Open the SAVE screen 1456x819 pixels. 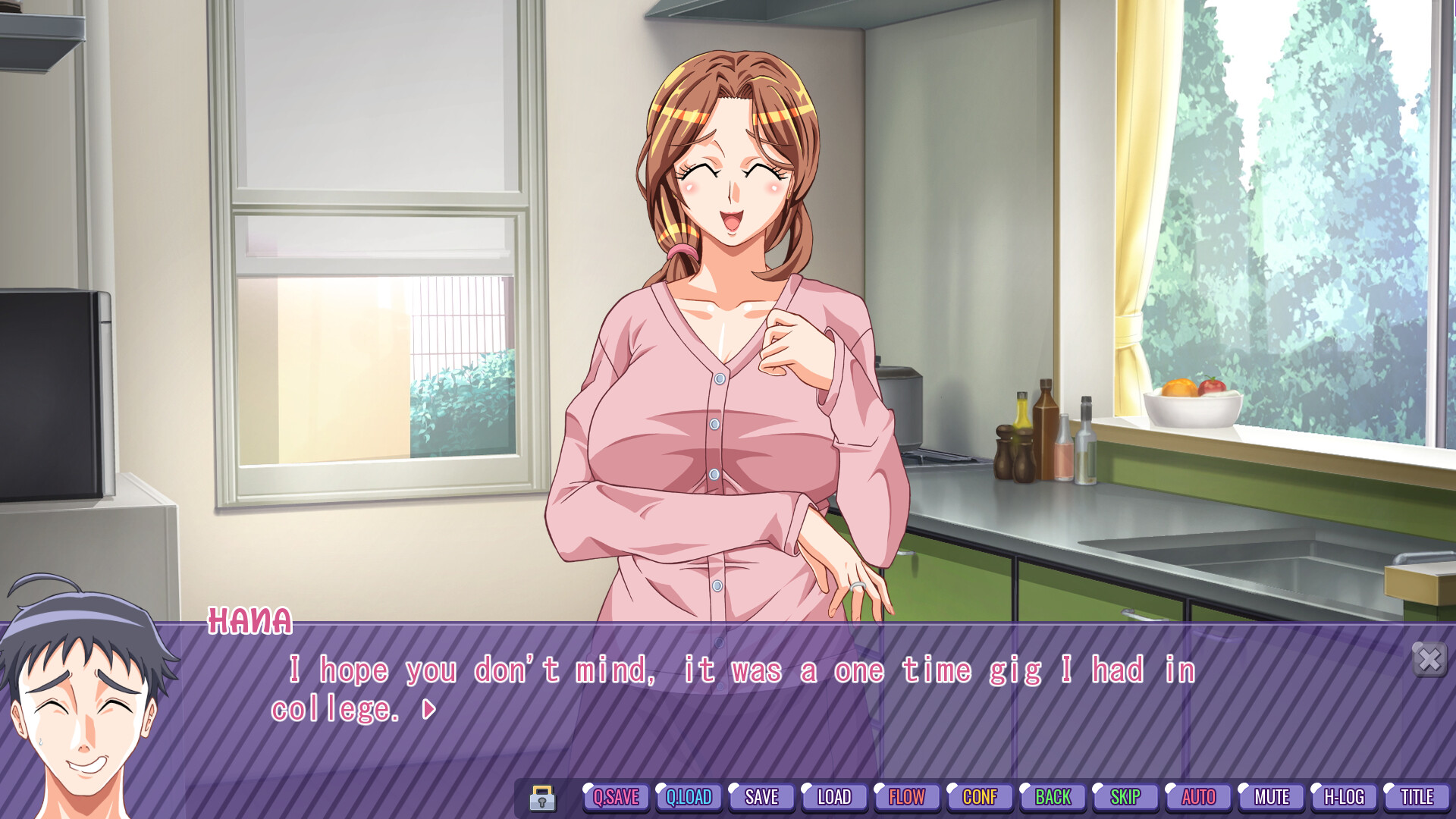tap(761, 797)
